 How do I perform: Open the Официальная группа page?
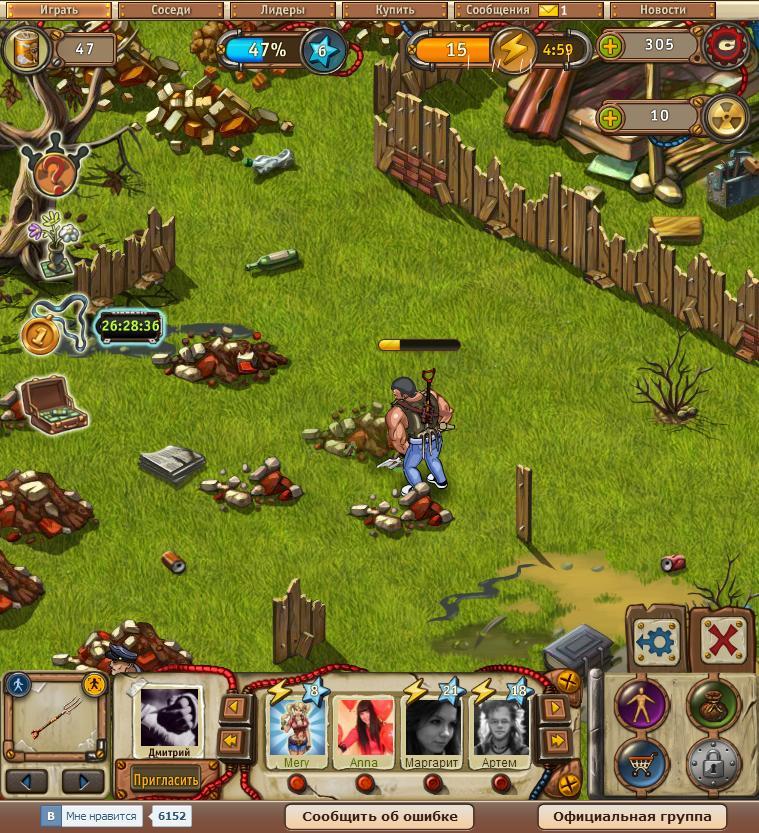[632, 816]
